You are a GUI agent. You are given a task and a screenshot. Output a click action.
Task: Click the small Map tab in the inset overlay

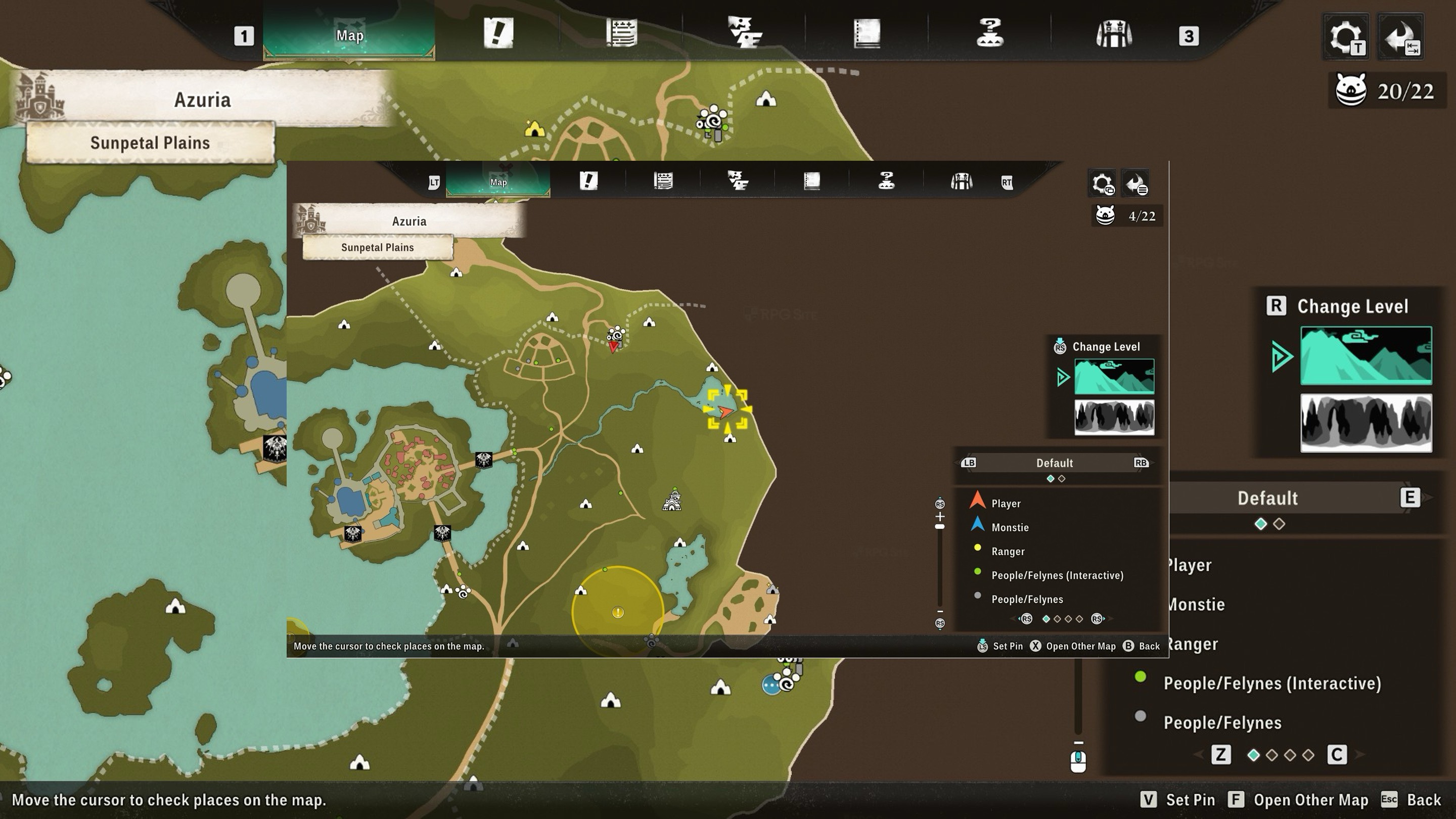tap(498, 182)
